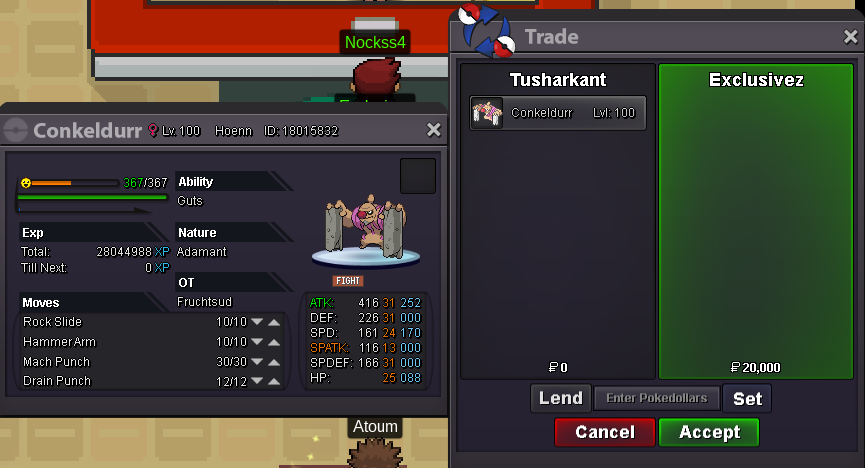Close the Trade window
Viewport: 865px width, 468px height.
point(850,37)
